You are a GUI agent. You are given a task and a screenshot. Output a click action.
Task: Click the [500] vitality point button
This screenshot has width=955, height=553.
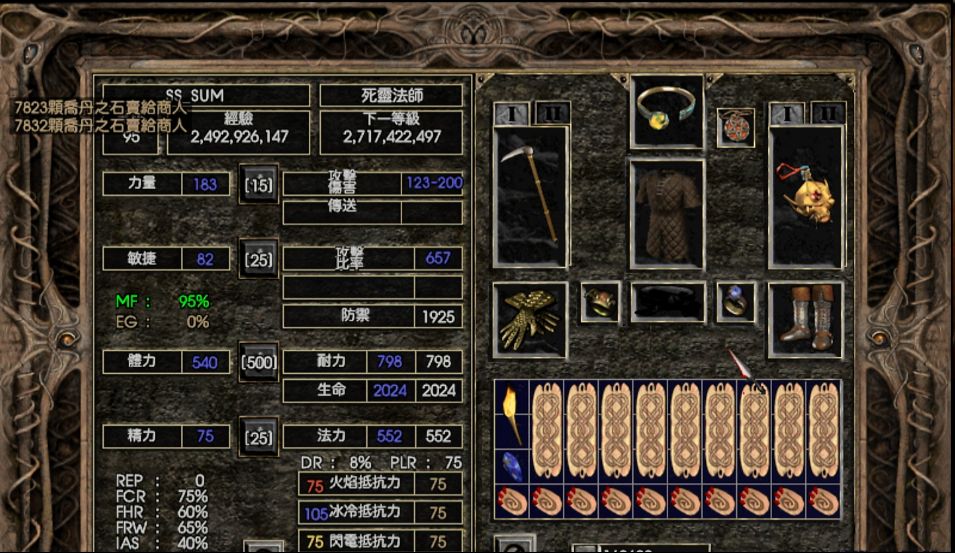point(258,362)
